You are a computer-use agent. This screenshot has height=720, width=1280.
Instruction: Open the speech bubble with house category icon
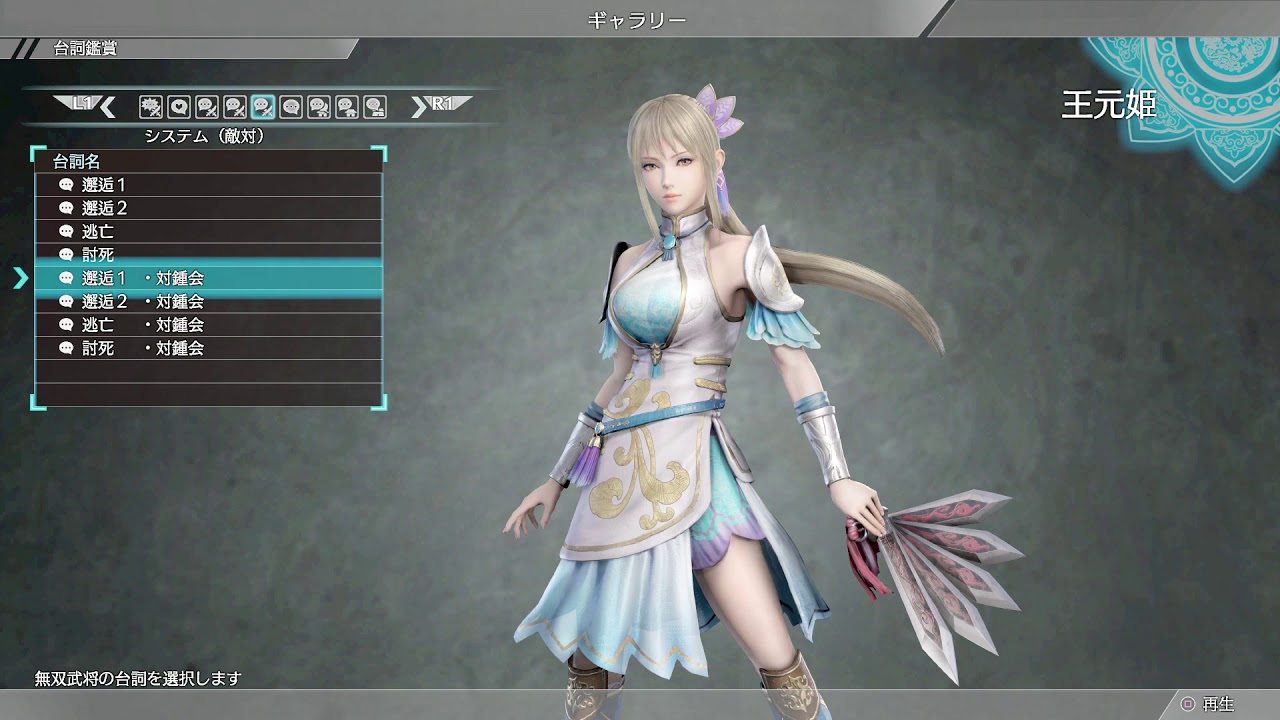[x=344, y=105]
